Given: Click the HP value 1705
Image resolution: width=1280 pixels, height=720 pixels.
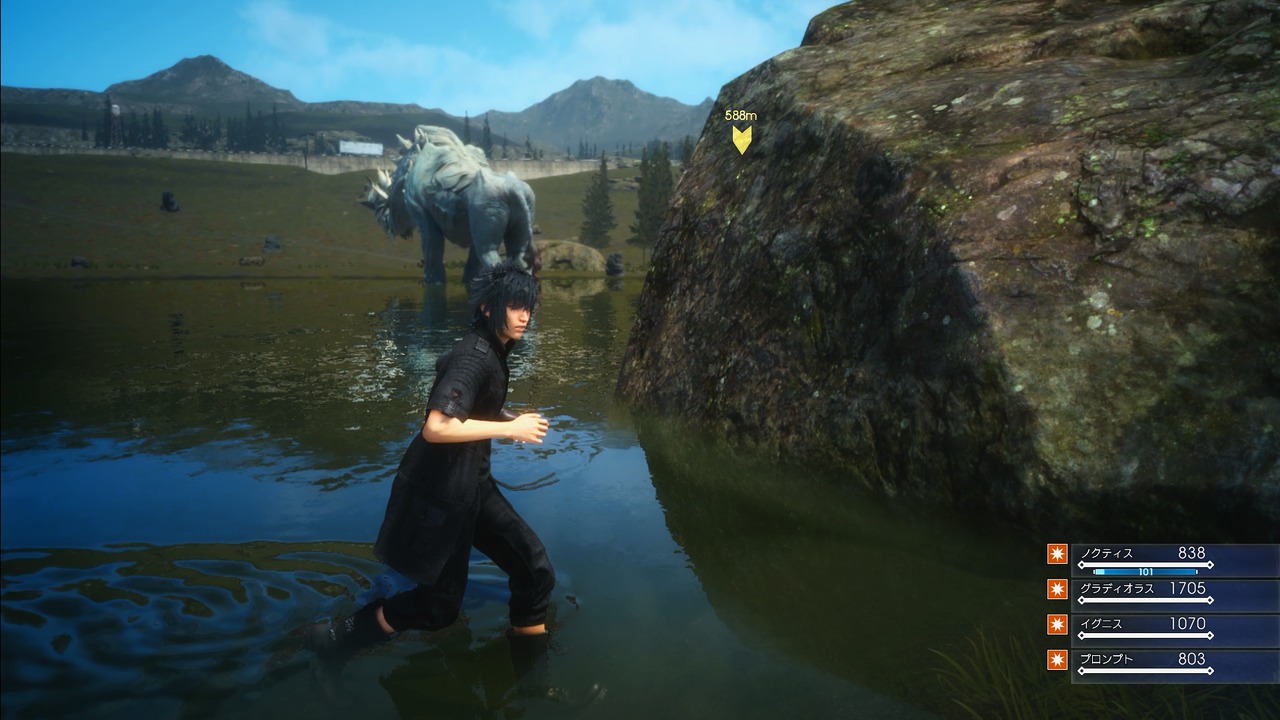Looking at the screenshot, I should 1189,588.
